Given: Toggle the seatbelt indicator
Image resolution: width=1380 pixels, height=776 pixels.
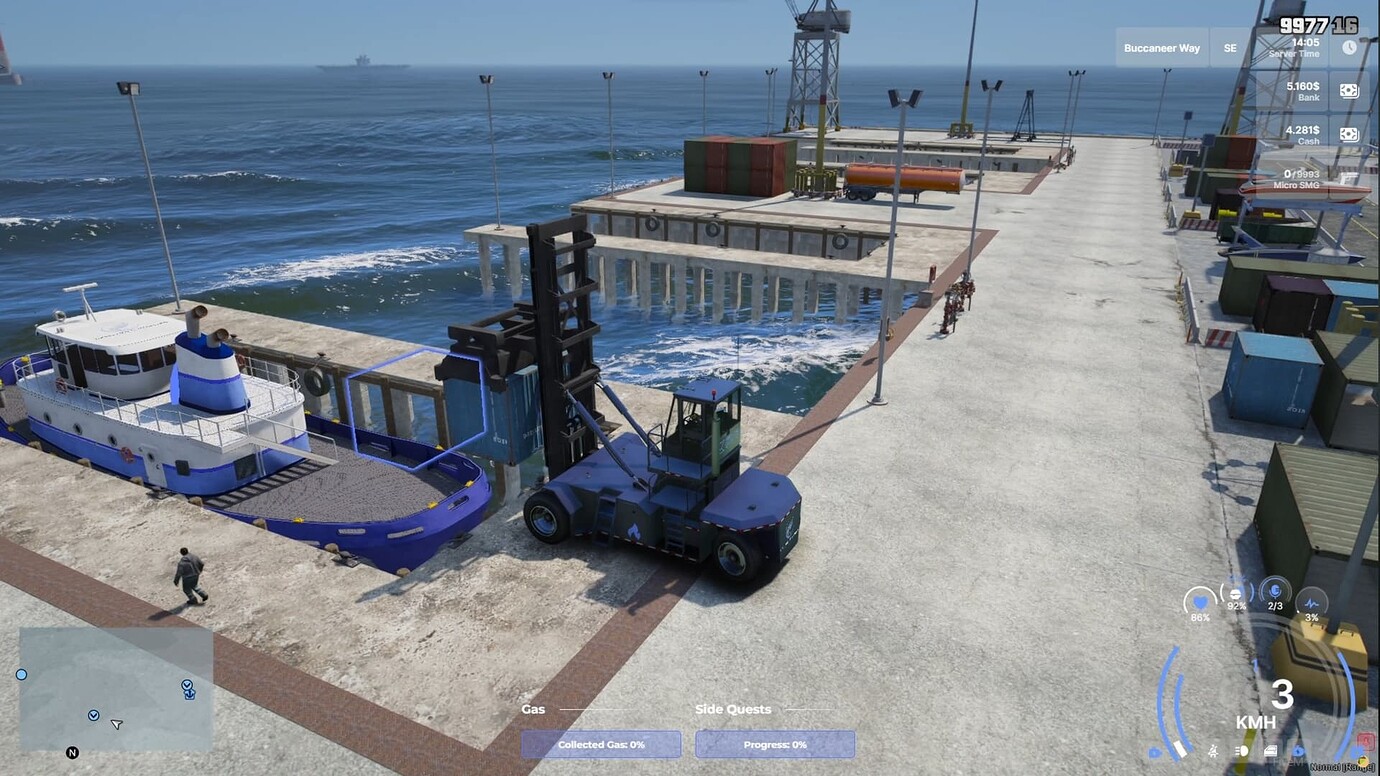Looking at the screenshot, I should [1214, 751].
